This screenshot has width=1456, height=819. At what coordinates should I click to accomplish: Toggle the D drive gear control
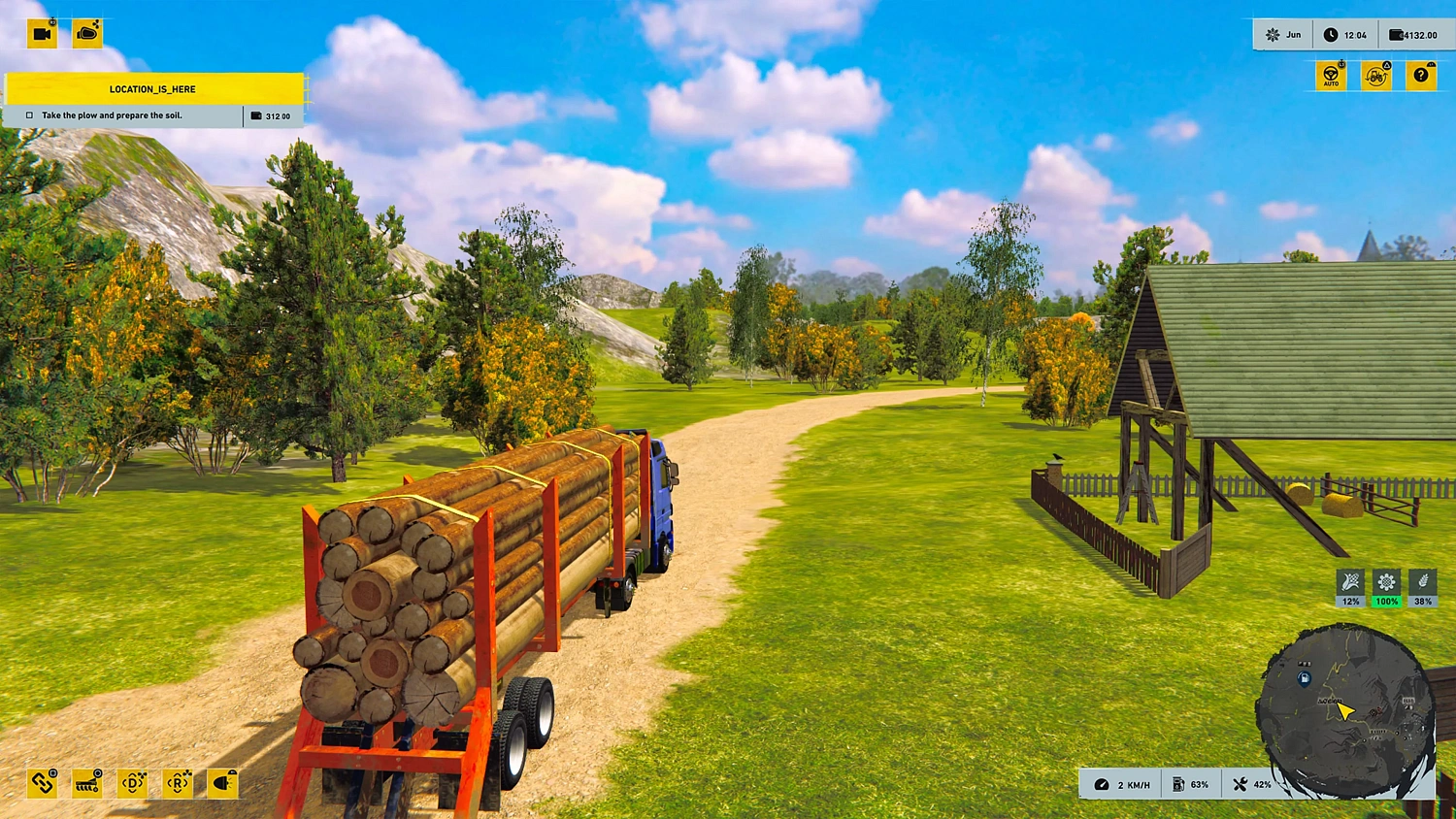[132, 783]
